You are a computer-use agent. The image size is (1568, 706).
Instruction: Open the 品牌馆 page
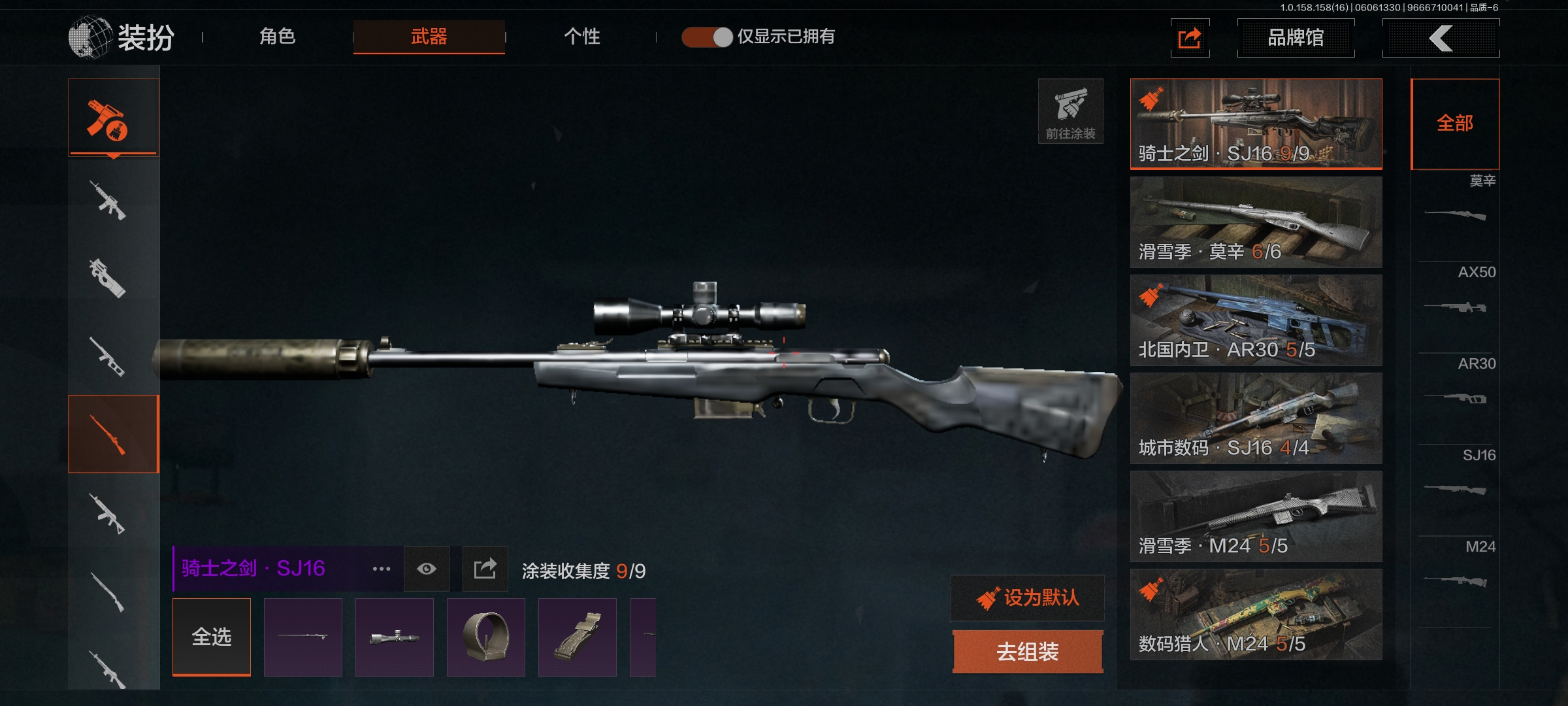1296,38
